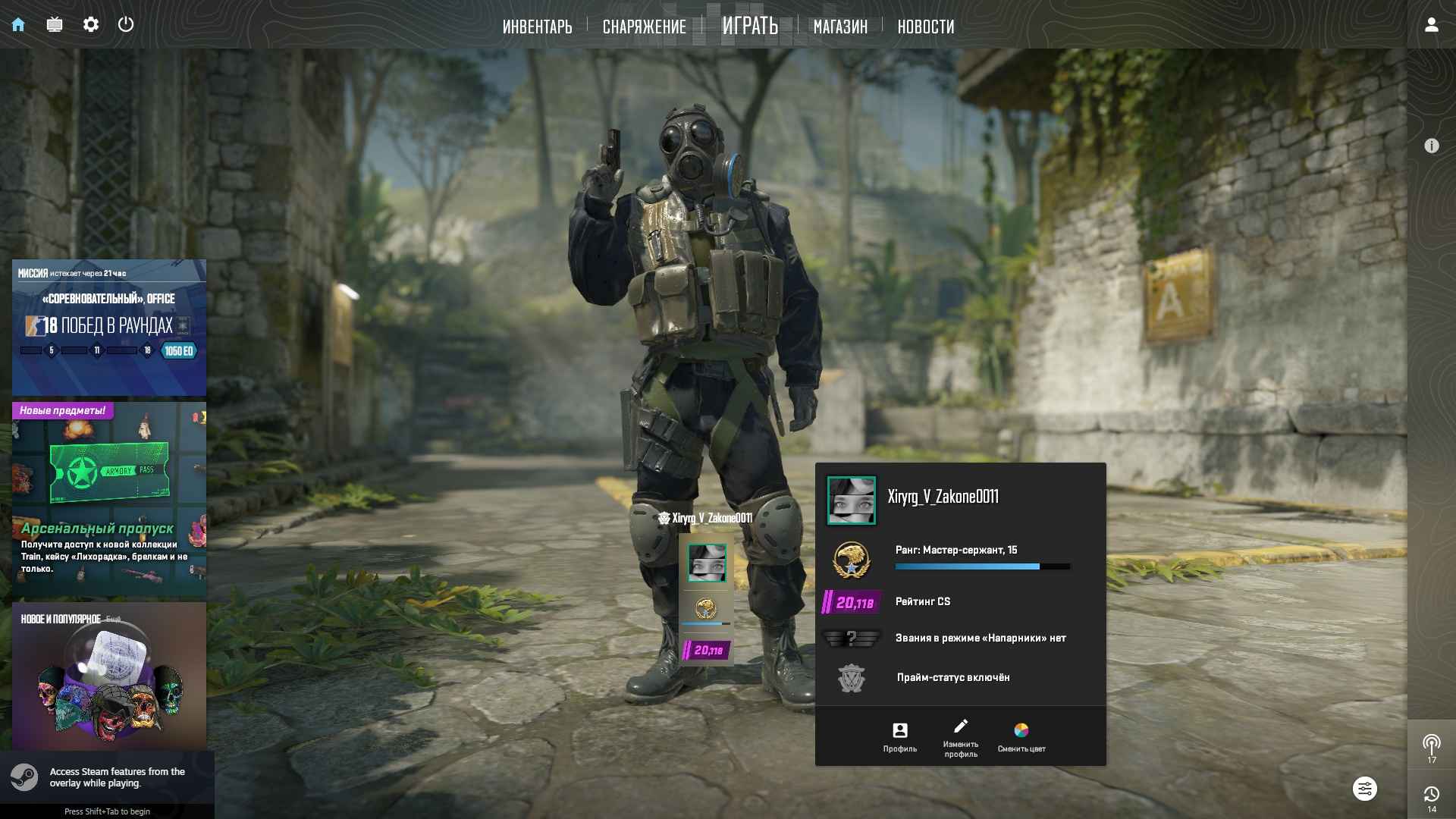
Task: Open the settings gear icon
Action: tap(91, 24)
